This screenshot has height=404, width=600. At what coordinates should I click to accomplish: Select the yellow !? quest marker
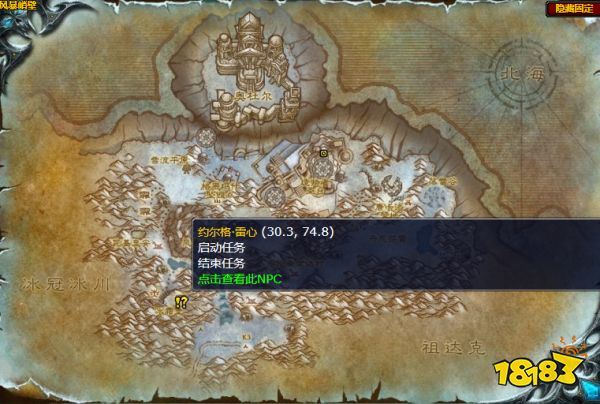pyautogui.click(x=181, y=301)
